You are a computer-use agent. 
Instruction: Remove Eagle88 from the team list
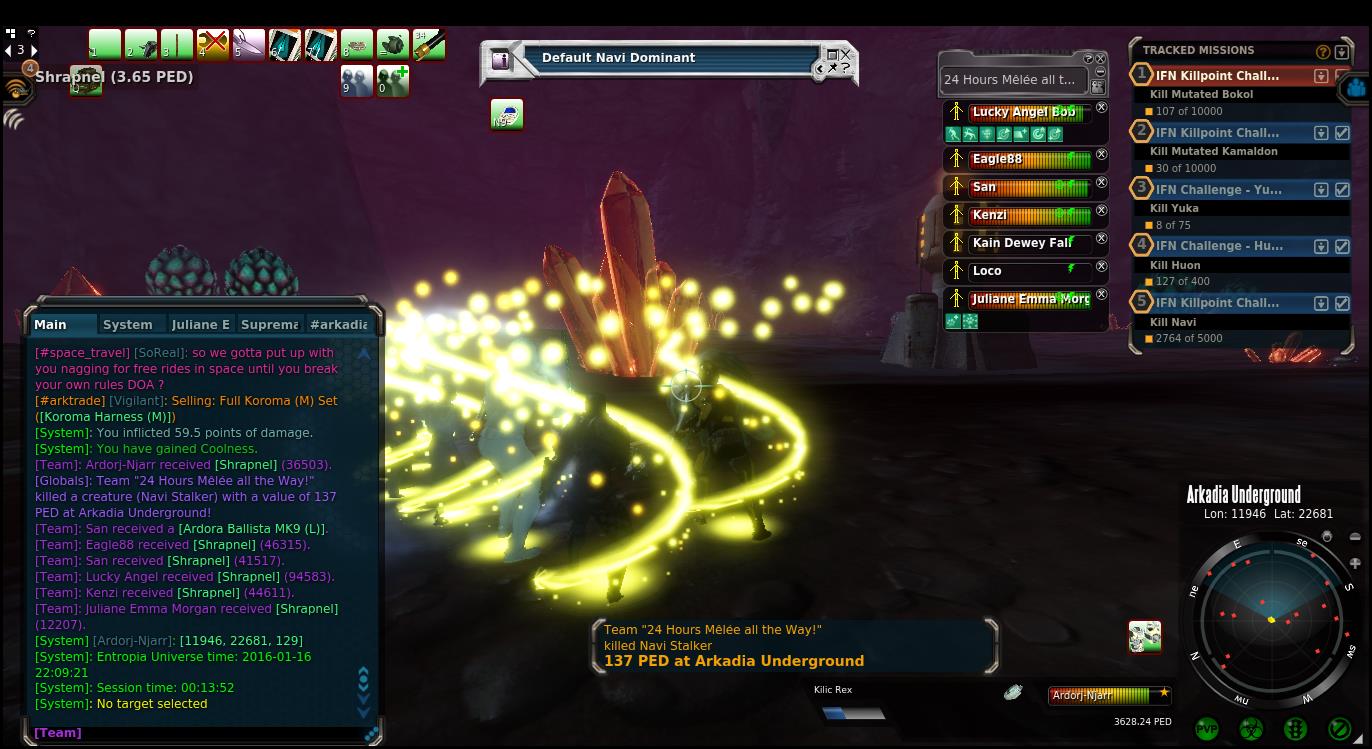click(x=1101, y=155)
